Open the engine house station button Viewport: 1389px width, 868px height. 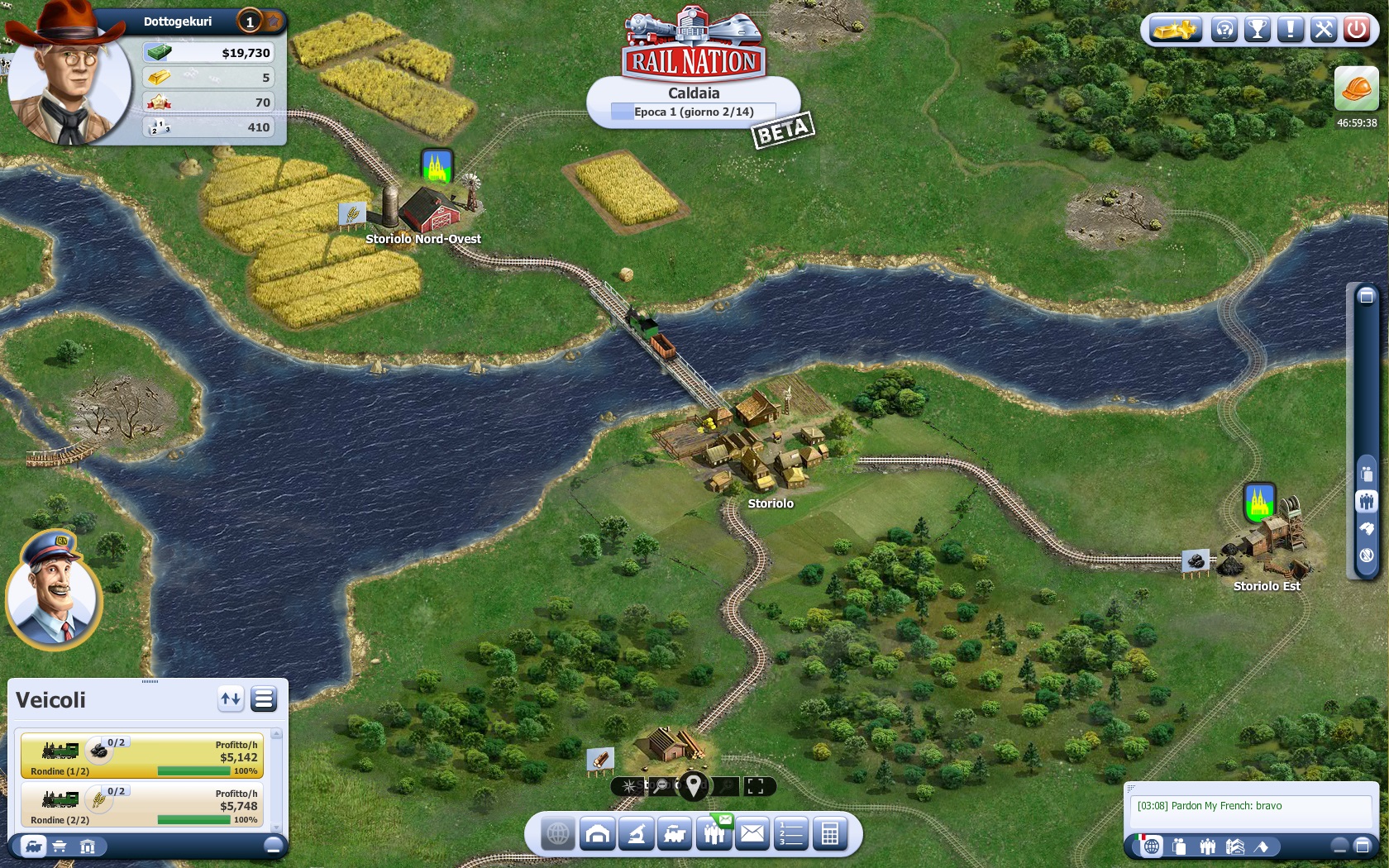pos(597,834)
